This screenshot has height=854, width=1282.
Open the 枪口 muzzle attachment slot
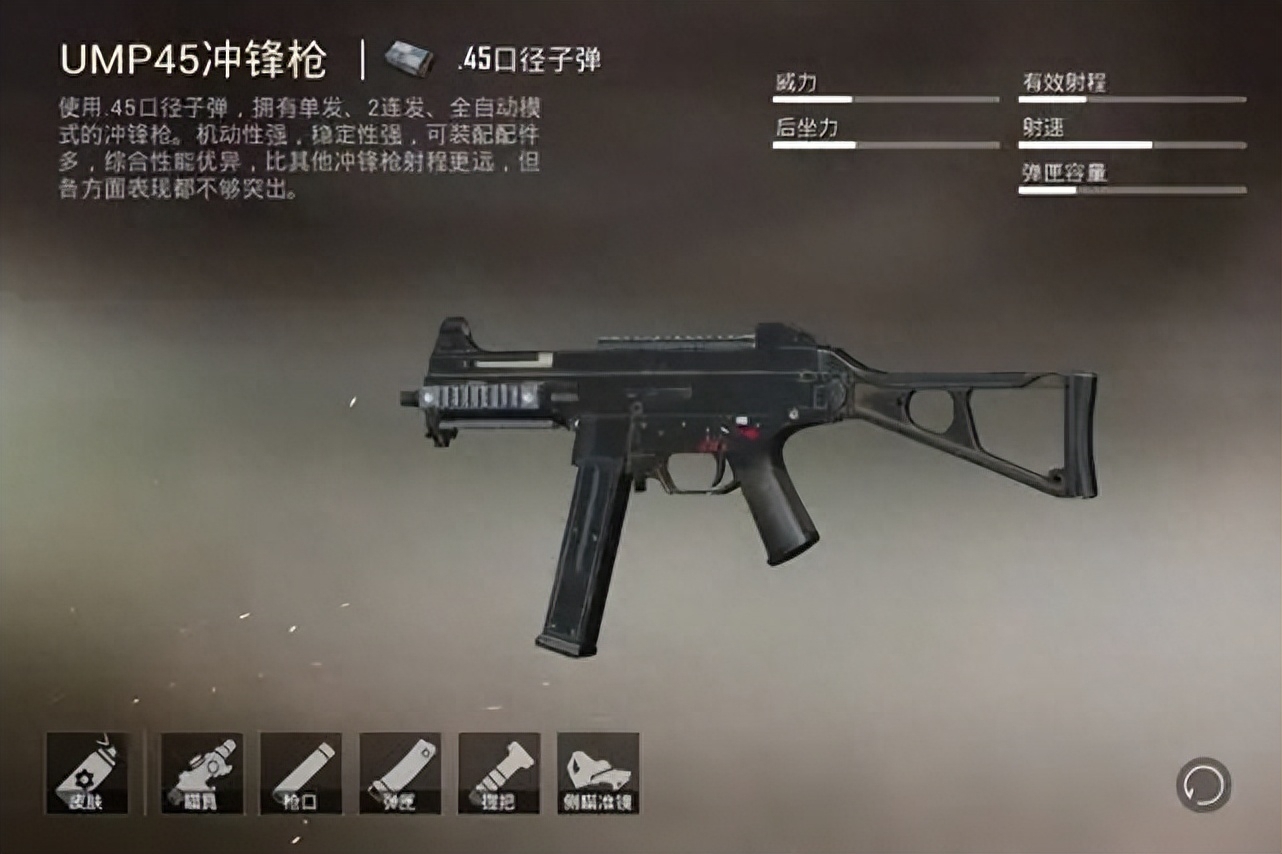[x=300, y=773]
